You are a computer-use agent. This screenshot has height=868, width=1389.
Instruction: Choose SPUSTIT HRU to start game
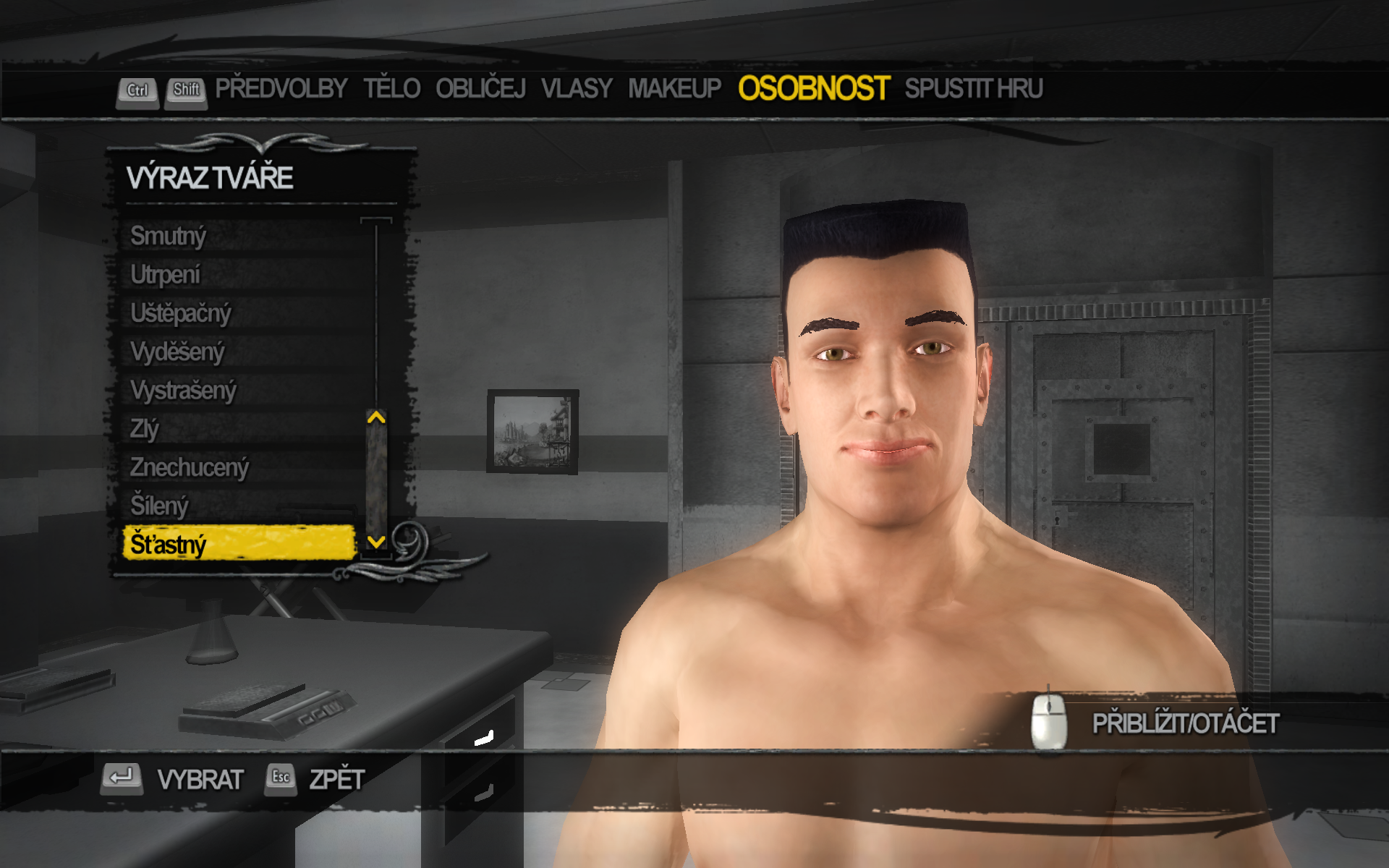pos(973,89)
